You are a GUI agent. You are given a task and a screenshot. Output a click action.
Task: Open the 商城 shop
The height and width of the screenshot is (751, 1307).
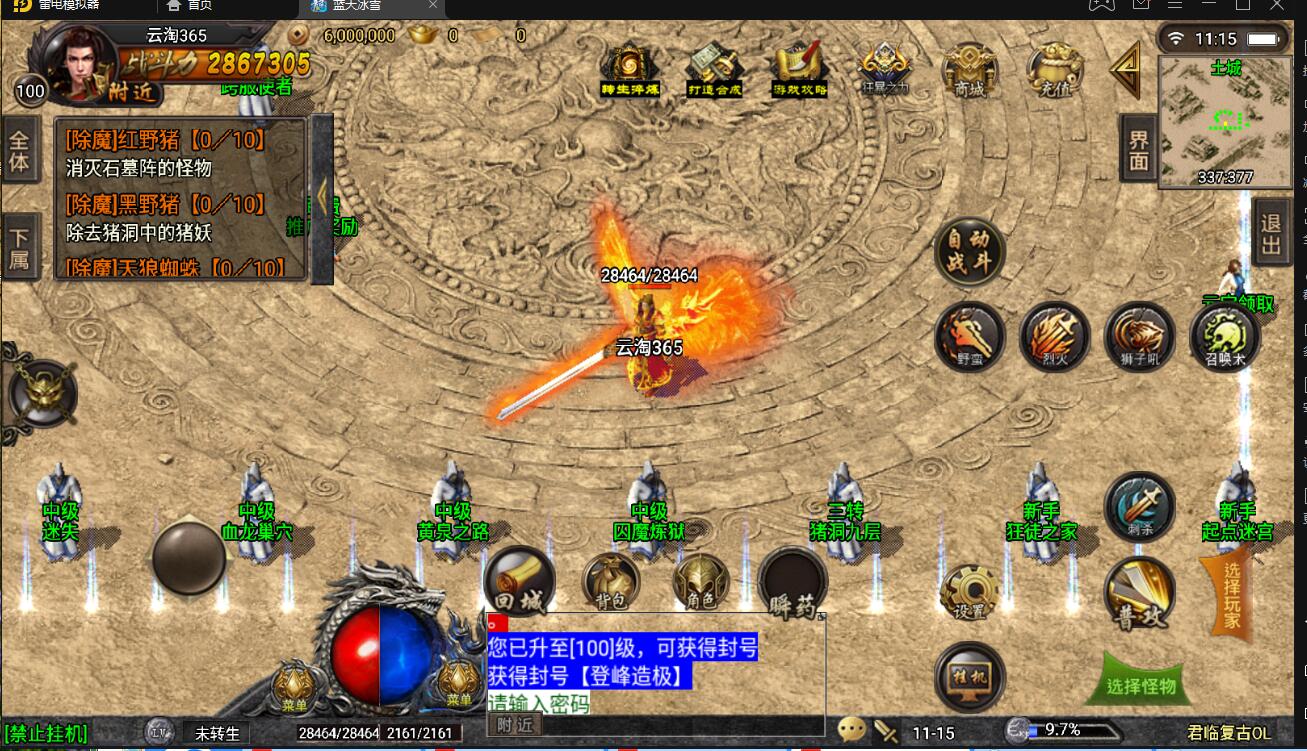[x=969, y=68]
